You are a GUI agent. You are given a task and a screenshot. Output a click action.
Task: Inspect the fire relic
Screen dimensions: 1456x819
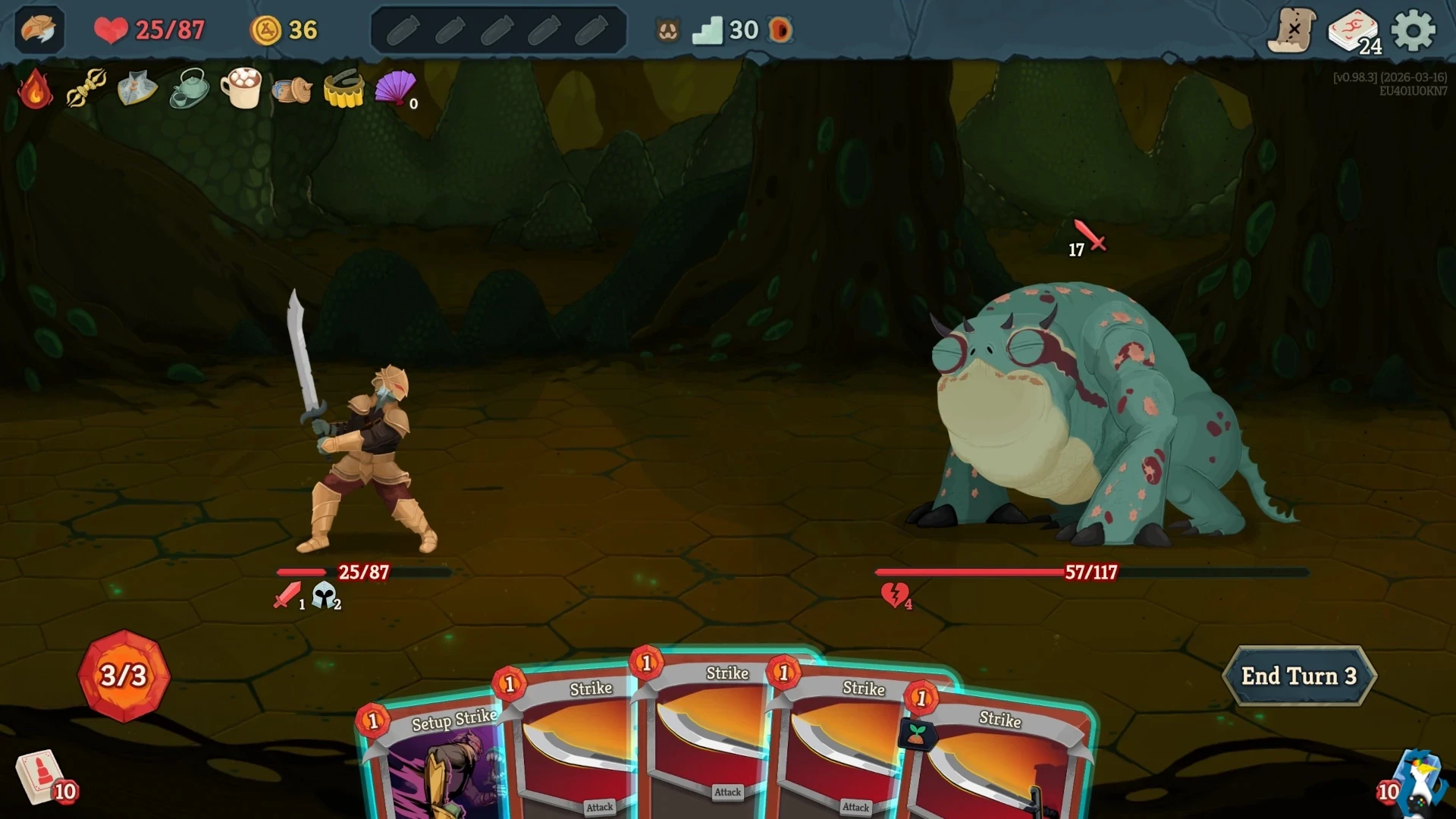point(34,89)
